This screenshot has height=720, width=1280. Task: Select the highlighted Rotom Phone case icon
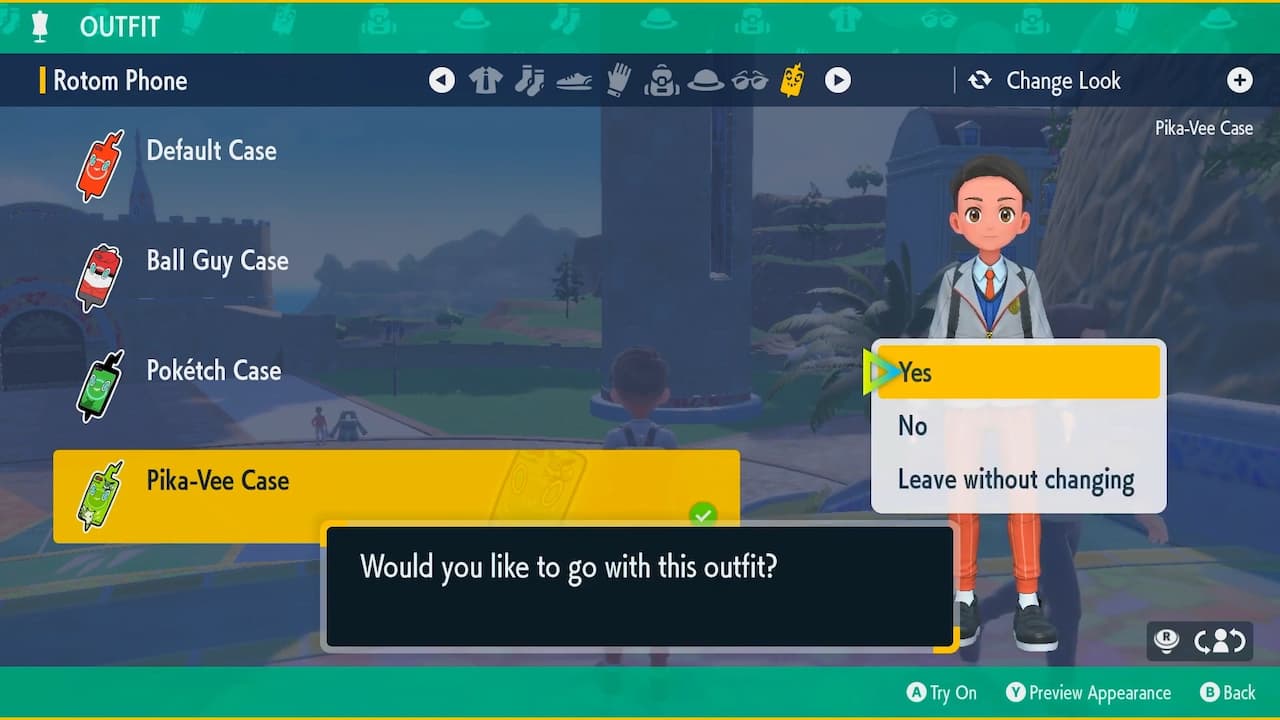pyautogui.click(x=792, y=80)
